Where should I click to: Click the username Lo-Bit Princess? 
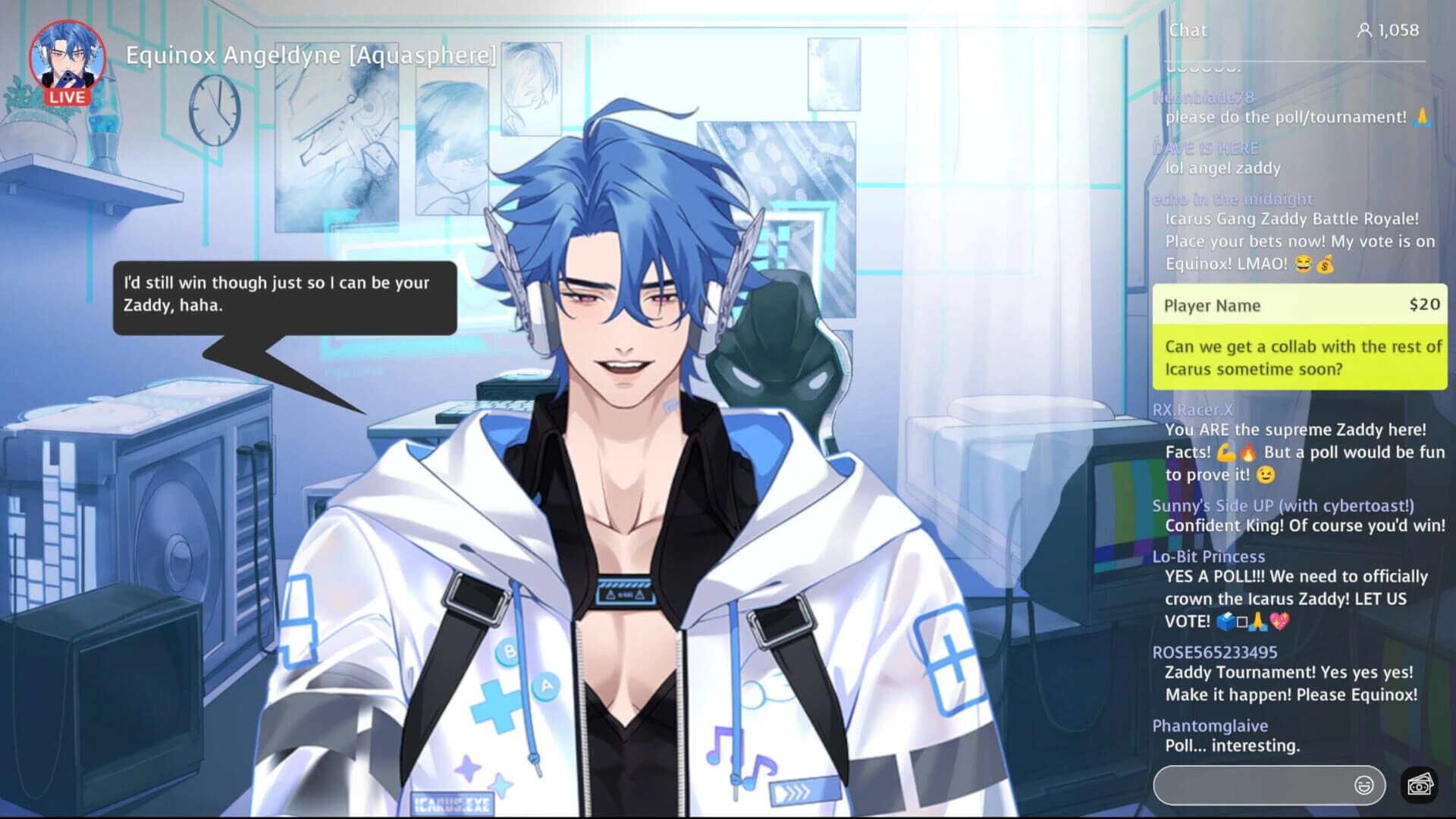coord(1210,556)
